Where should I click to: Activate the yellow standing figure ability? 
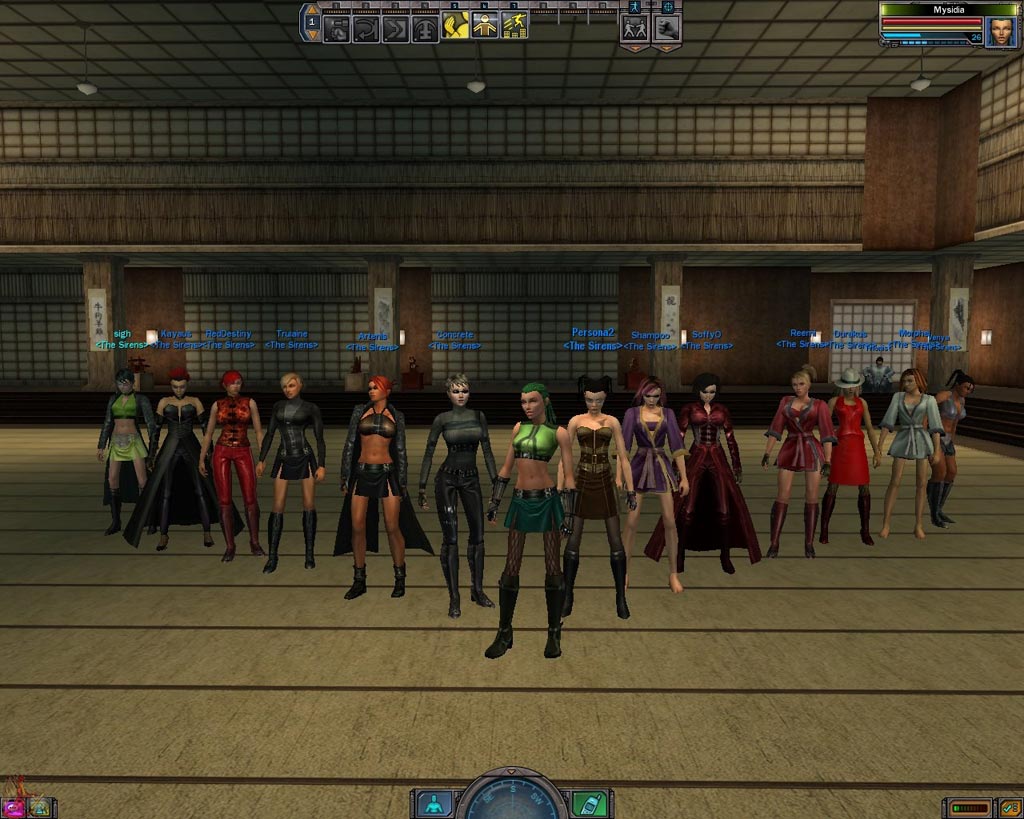tap(485, 27)
